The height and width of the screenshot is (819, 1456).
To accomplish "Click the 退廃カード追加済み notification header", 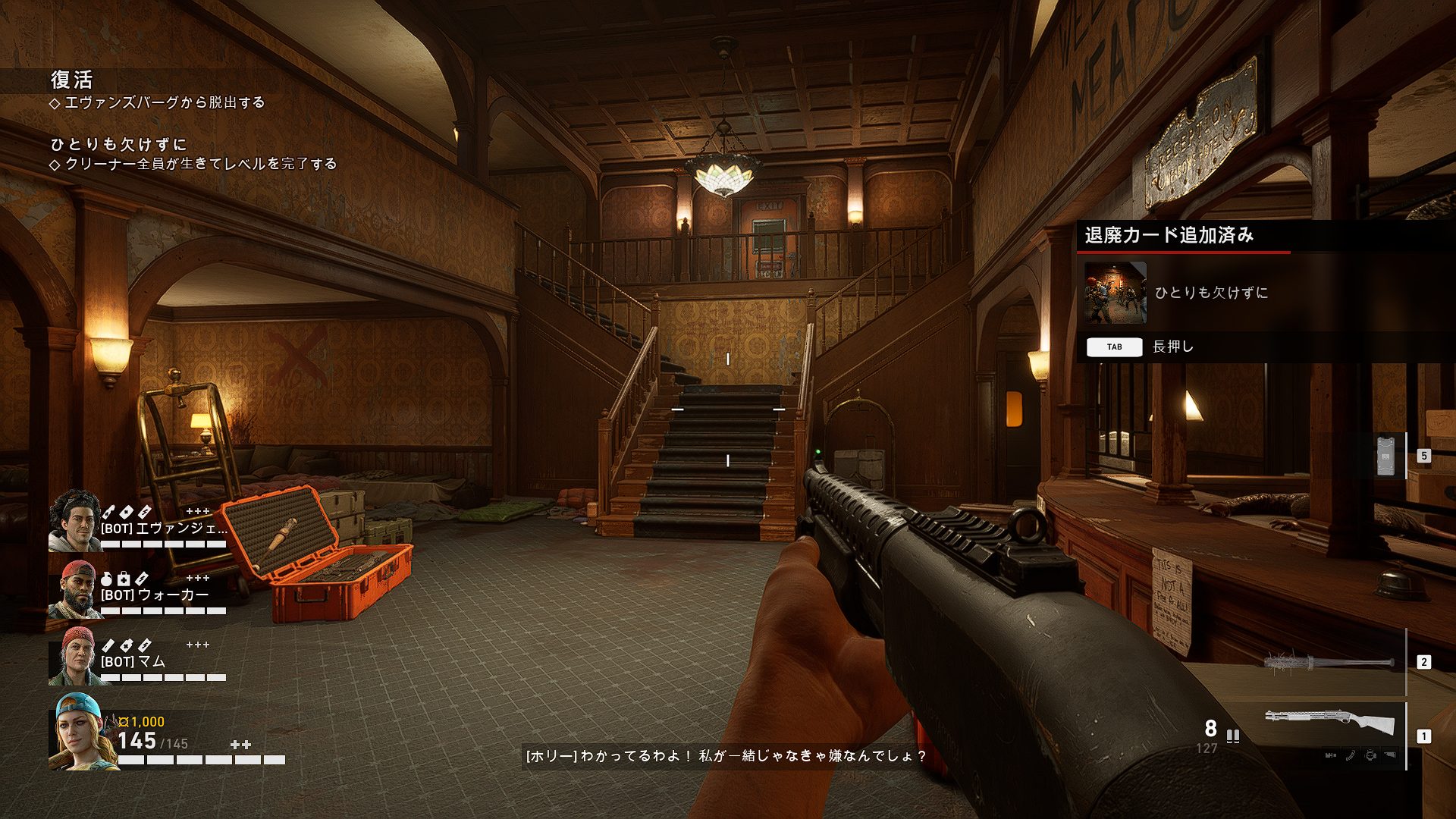I will 1169,236.
